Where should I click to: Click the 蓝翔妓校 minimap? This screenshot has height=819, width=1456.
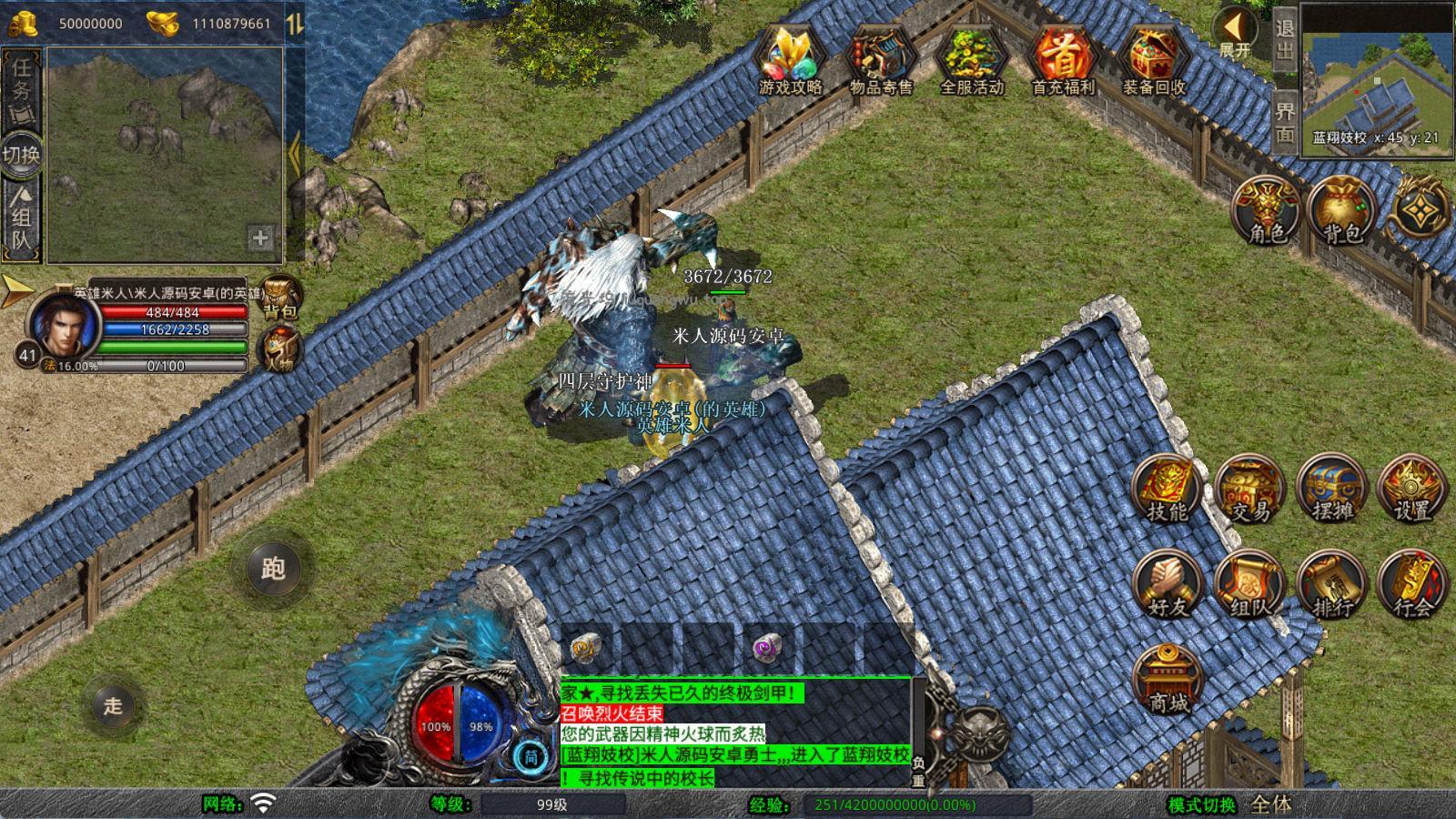1375,80
